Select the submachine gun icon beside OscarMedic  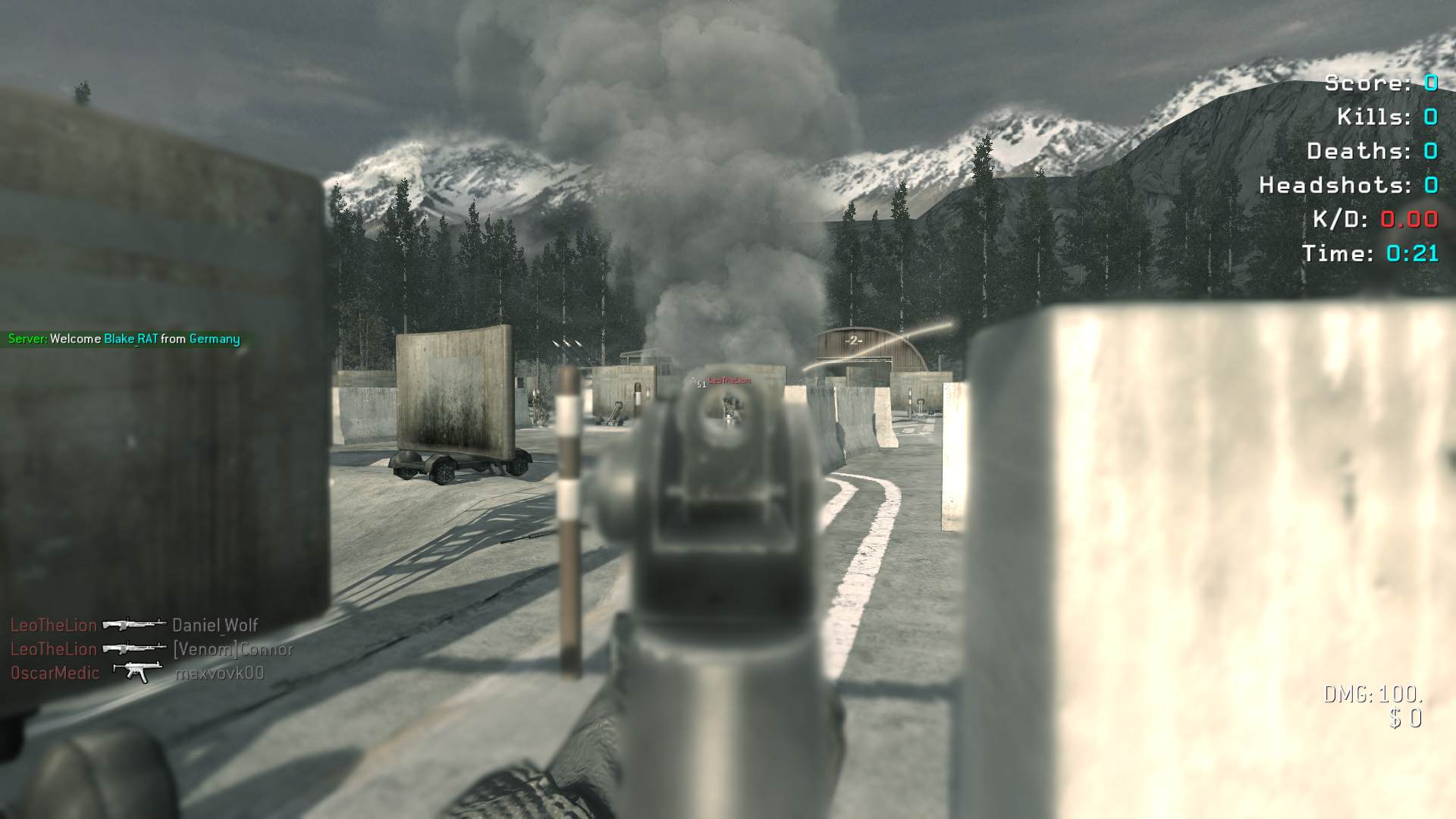tap(136, 672)
